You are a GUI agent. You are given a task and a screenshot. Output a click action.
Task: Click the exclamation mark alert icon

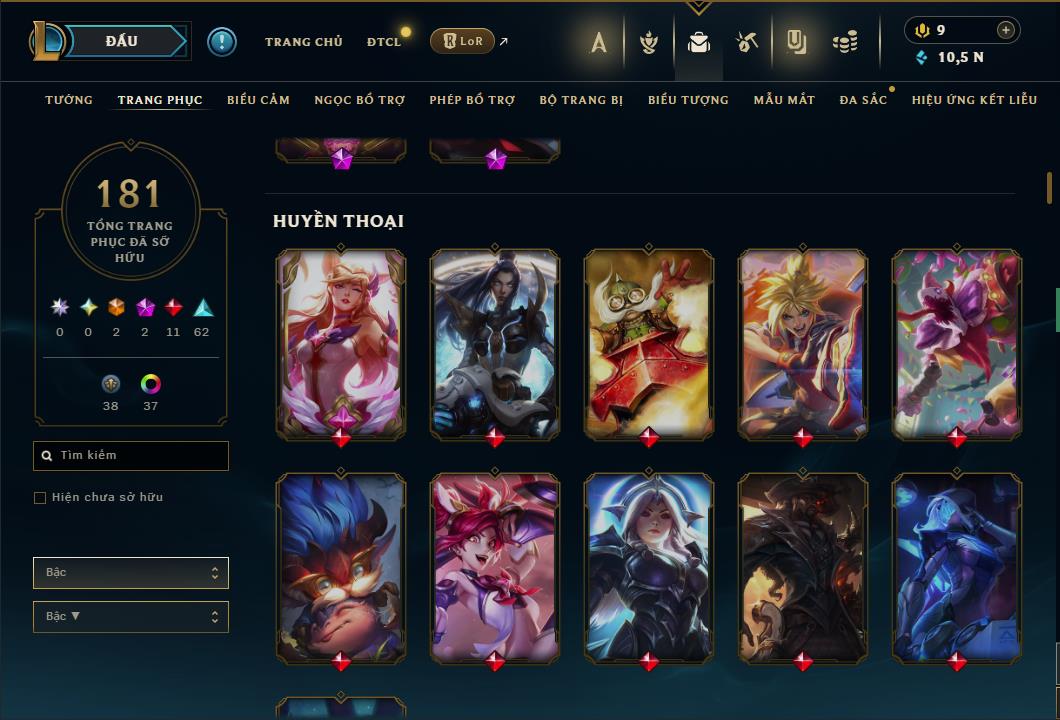click(221, 41)
